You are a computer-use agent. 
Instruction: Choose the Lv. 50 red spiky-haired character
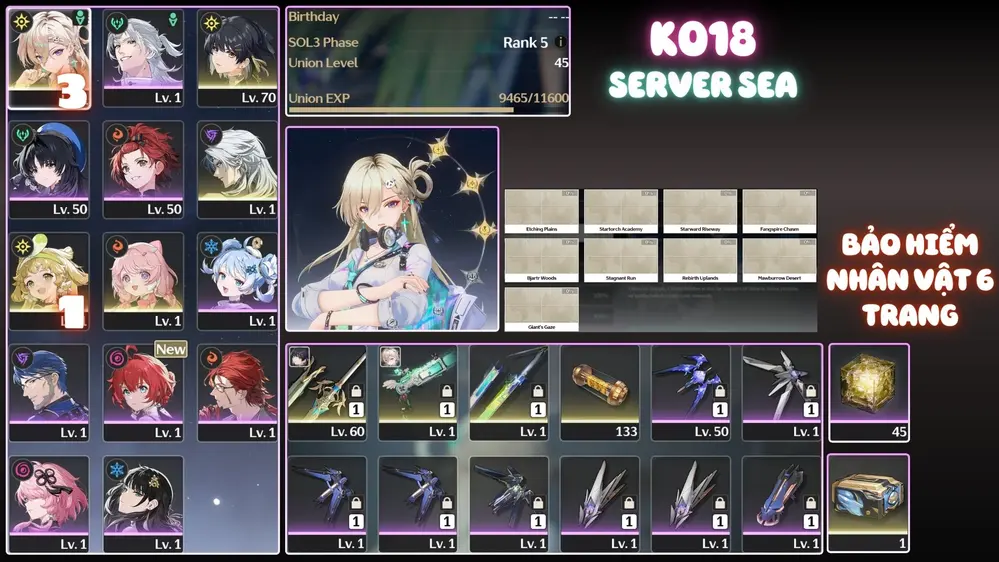[x=143, y=169]
